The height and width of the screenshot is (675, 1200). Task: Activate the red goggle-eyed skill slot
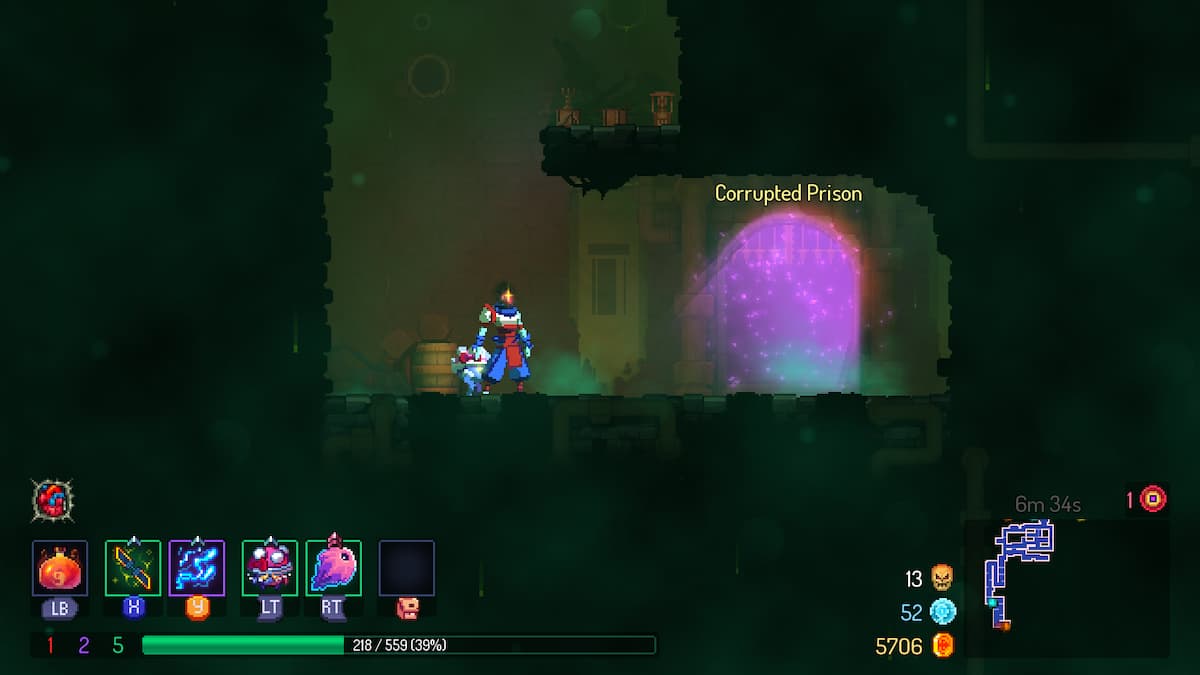269,568
